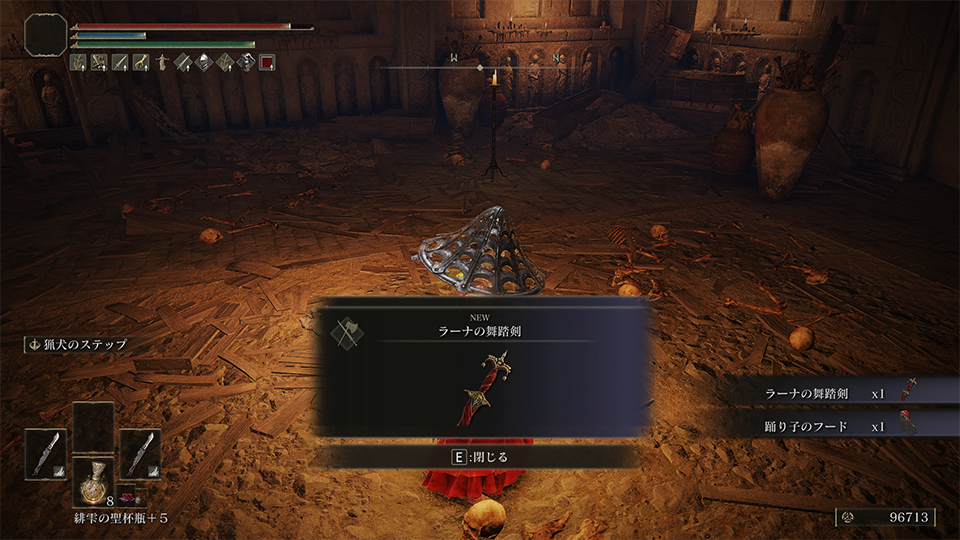
Task: Select the left-hand armament slot
Action: coord(45,453)
